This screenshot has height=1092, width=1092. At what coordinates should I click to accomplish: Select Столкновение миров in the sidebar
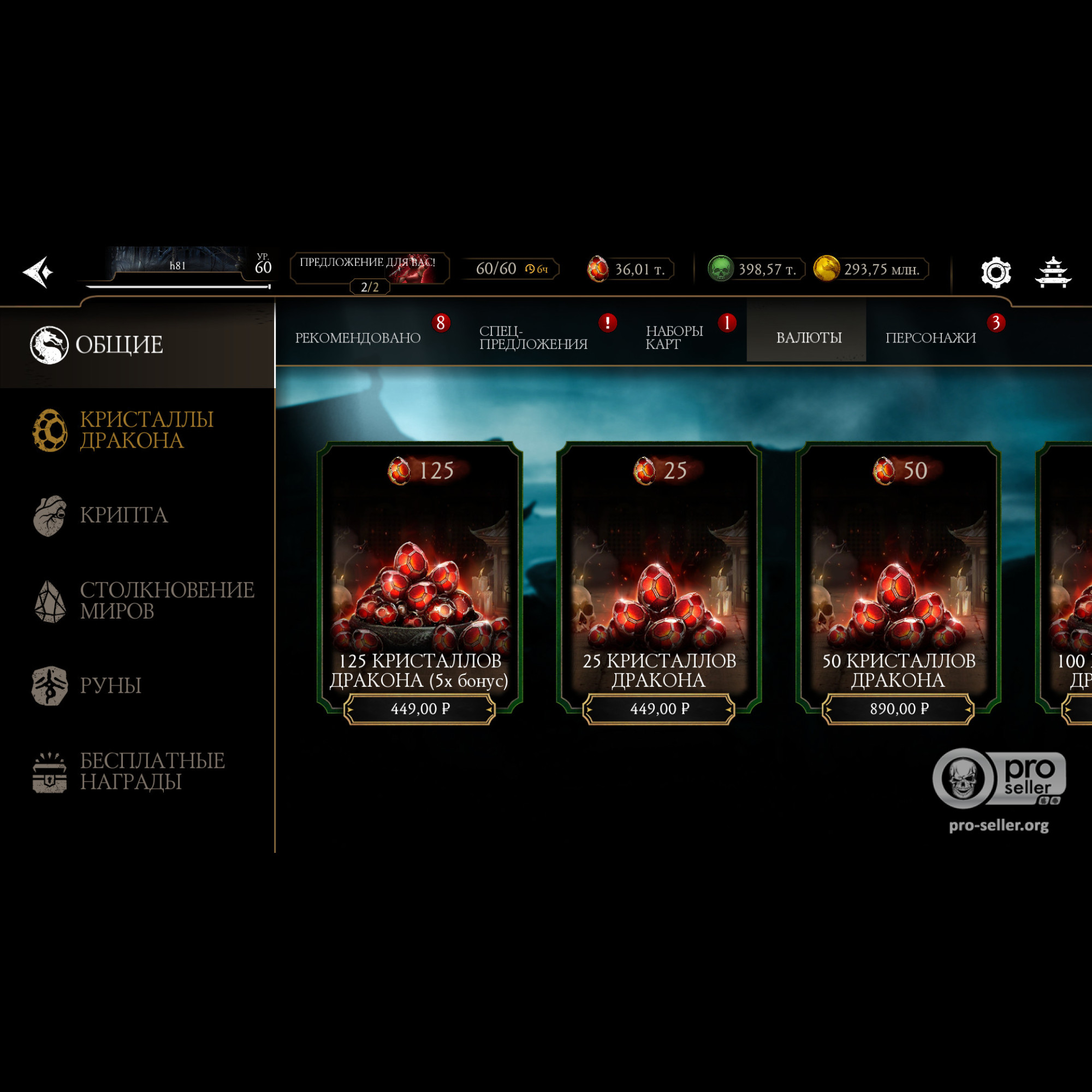tap(166, 600)
